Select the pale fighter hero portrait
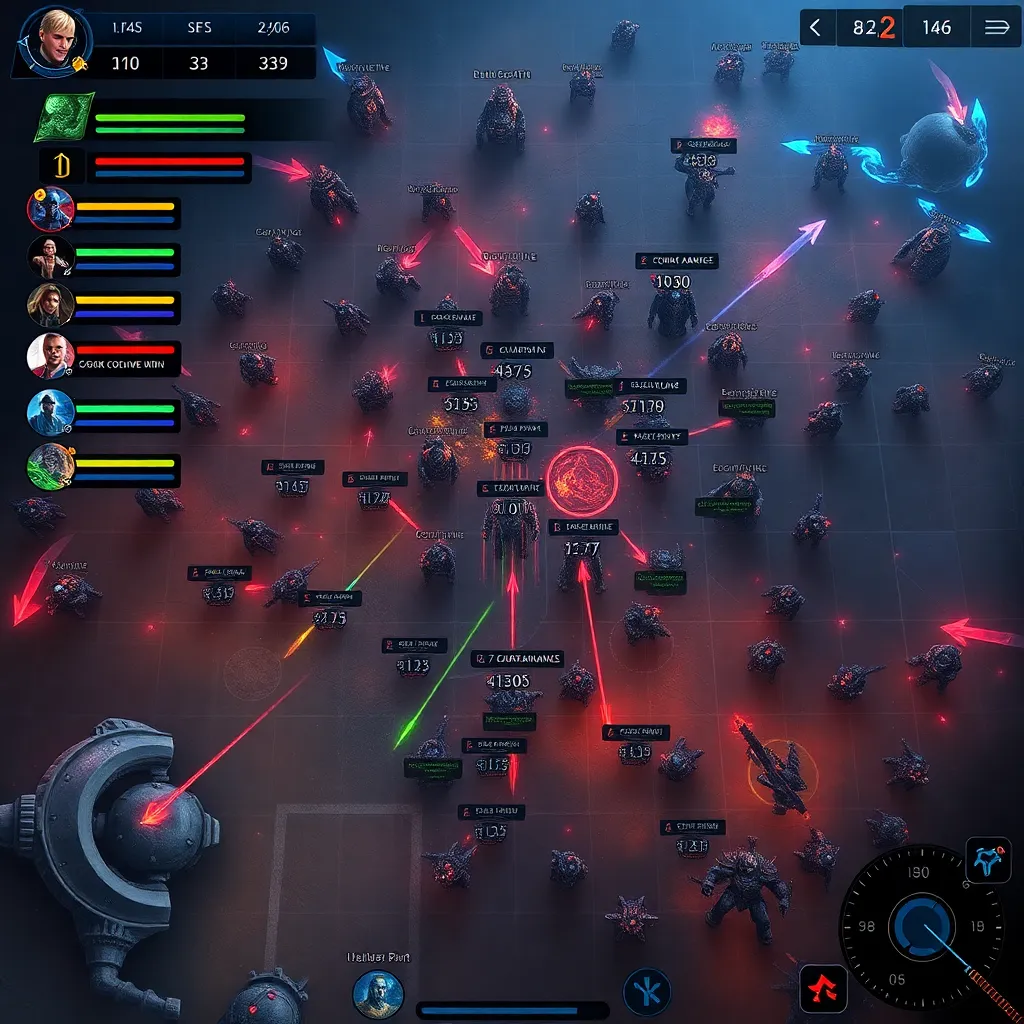The height and width of the screenshot is (1024, 1024). tap(50, 258)
